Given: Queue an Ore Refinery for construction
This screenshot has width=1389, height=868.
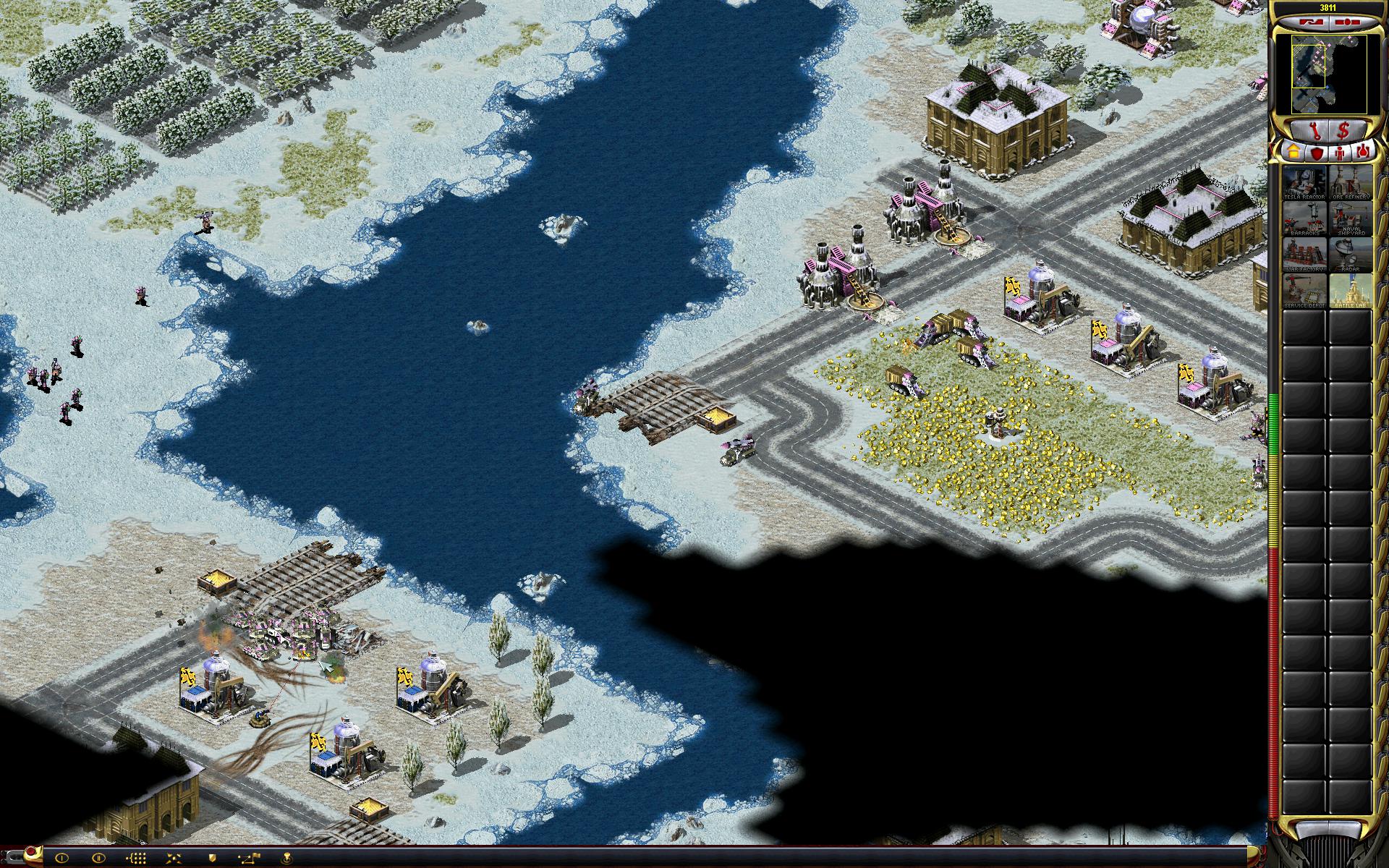Looking at the screenshot, I should [x=1350, y=183].
